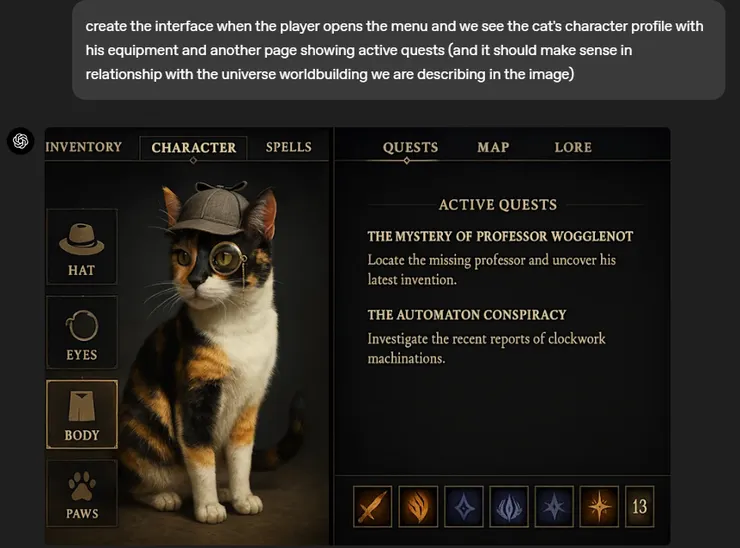Viewport: 740px width, 548px height.
Task: Use the blue four-point diamond ability
Action: [464, 506]
